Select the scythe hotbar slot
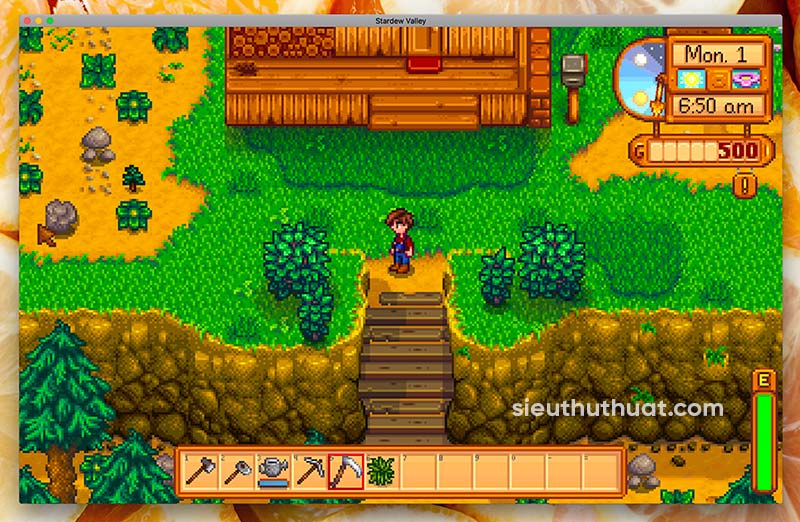 tap(345, 470)
